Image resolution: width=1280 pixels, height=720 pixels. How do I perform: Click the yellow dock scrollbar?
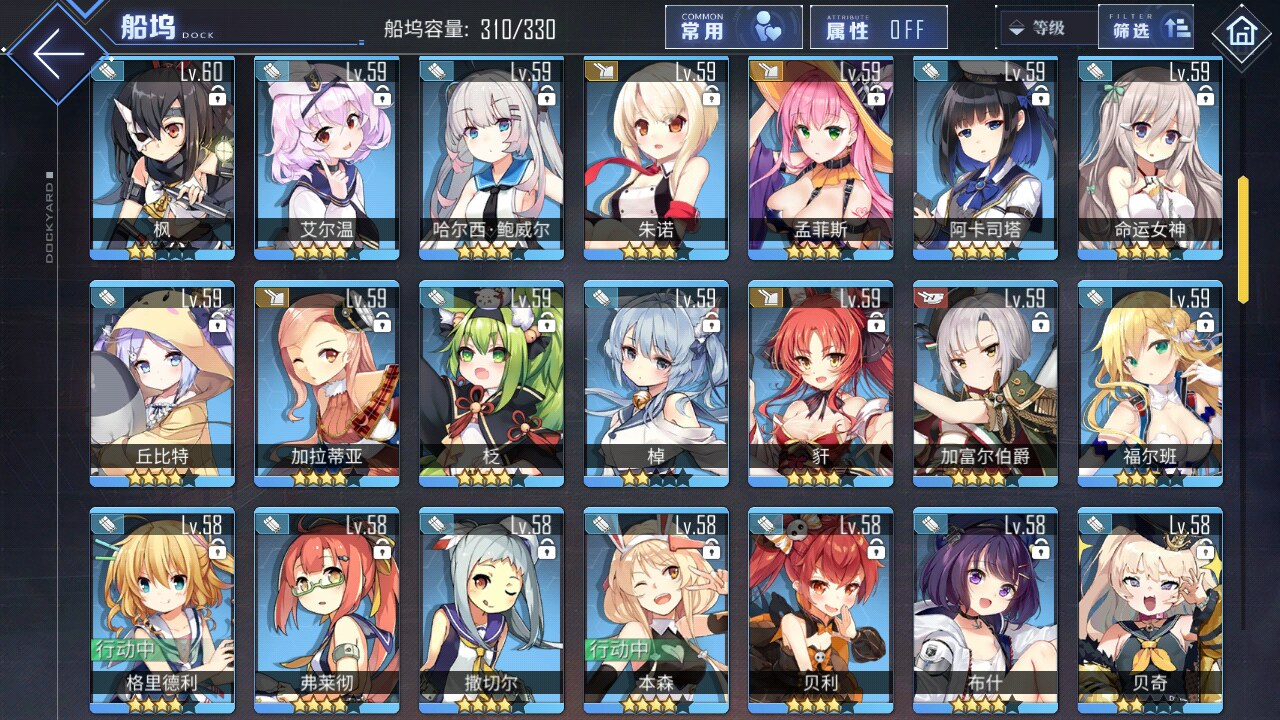[1243, 239]
